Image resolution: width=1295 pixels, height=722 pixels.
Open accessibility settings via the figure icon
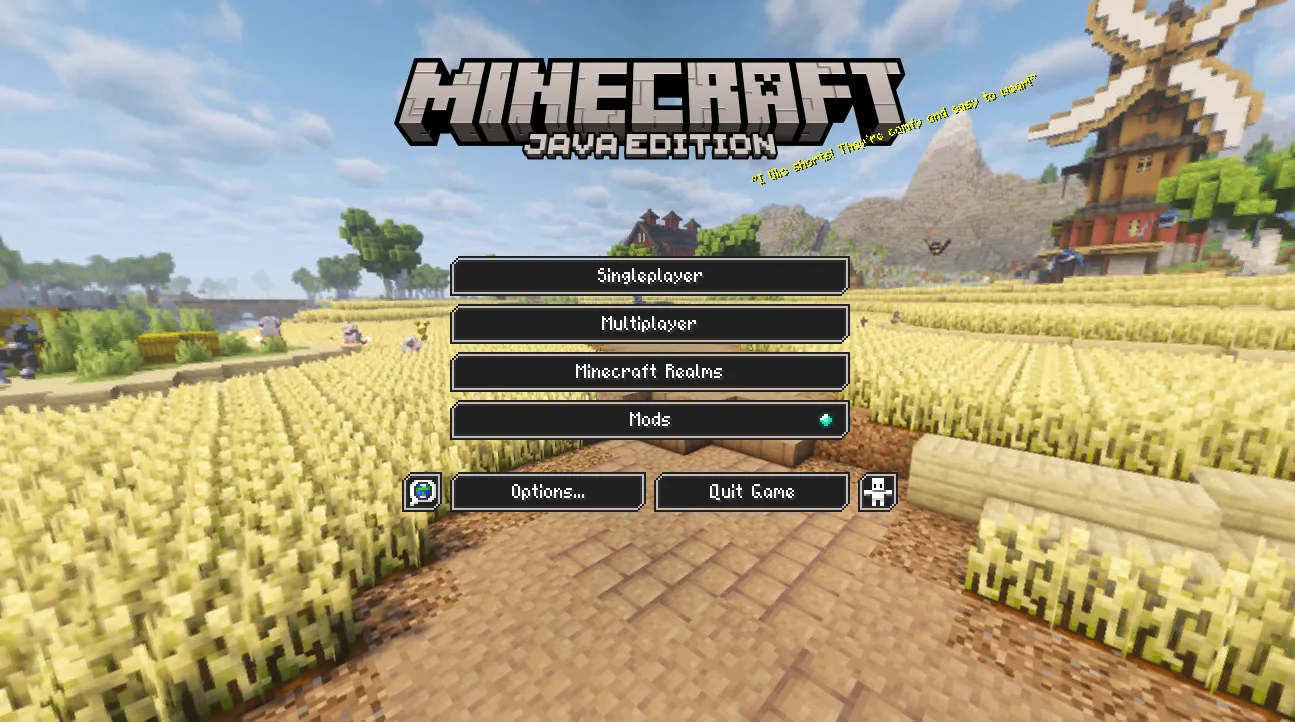[x=877, y=491]
